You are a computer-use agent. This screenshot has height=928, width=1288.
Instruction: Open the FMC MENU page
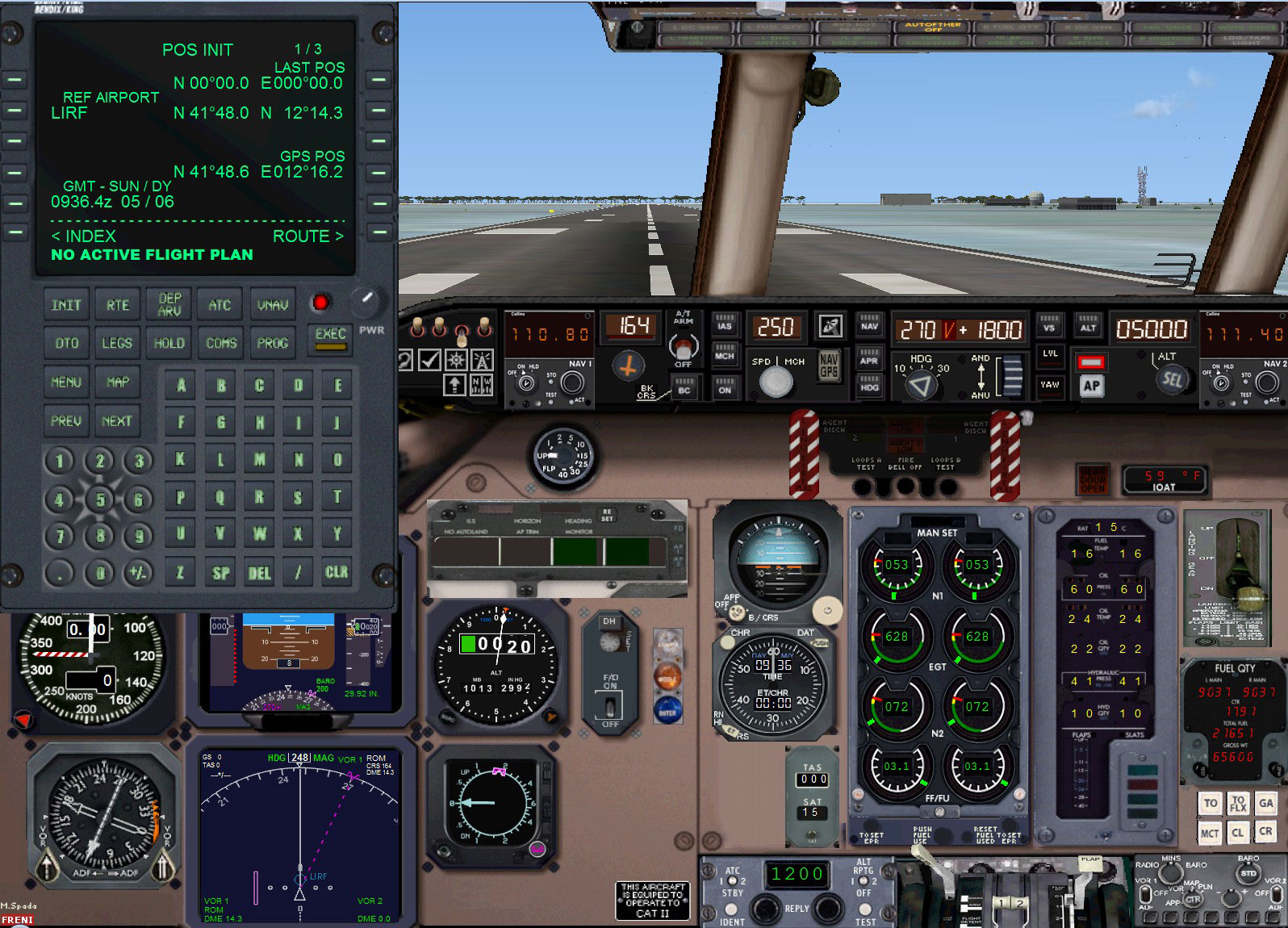pyautogui.click(x=65, y=382)
